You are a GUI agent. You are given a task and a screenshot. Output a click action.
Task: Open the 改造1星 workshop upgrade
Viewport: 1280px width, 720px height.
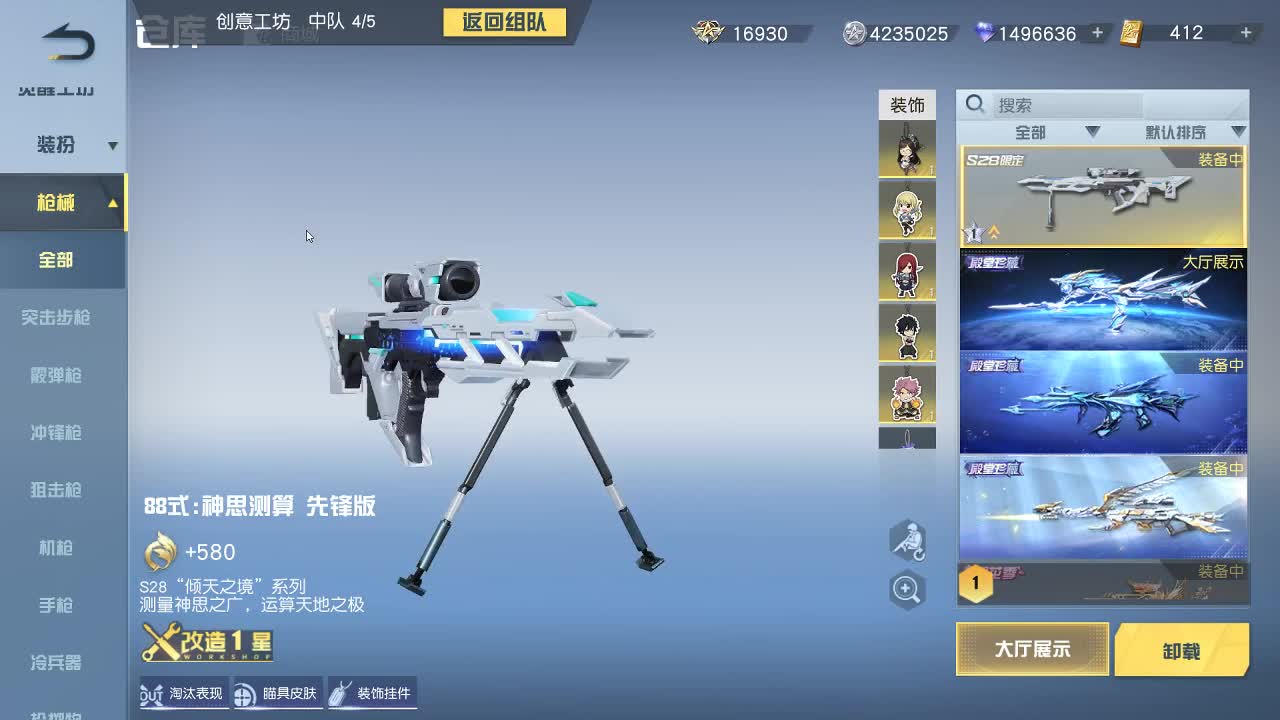tap(208, 642)
